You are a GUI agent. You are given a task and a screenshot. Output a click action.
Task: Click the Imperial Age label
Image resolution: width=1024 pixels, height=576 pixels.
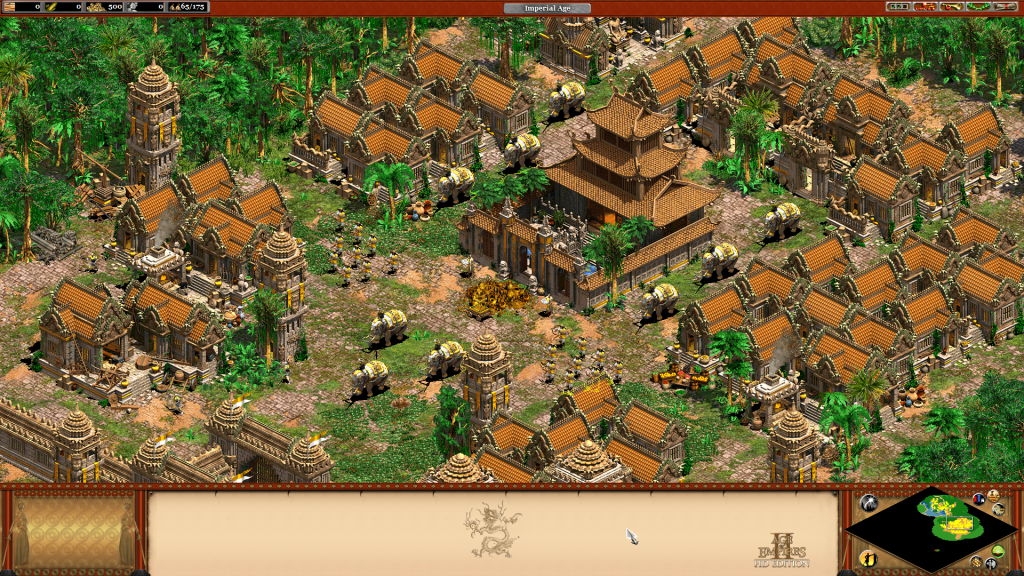point(547,8)
